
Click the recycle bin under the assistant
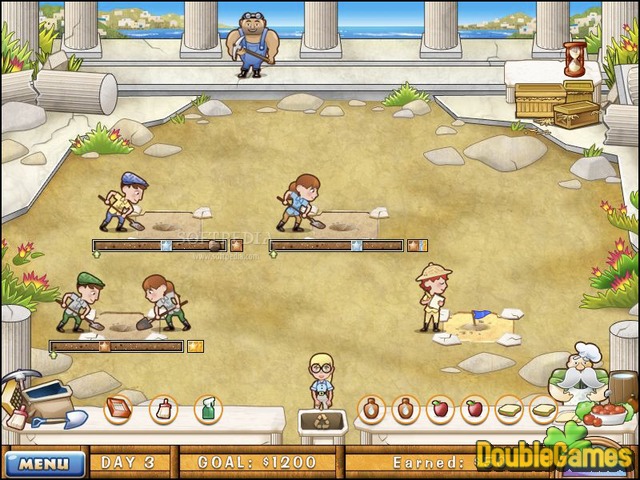point(322,421)
